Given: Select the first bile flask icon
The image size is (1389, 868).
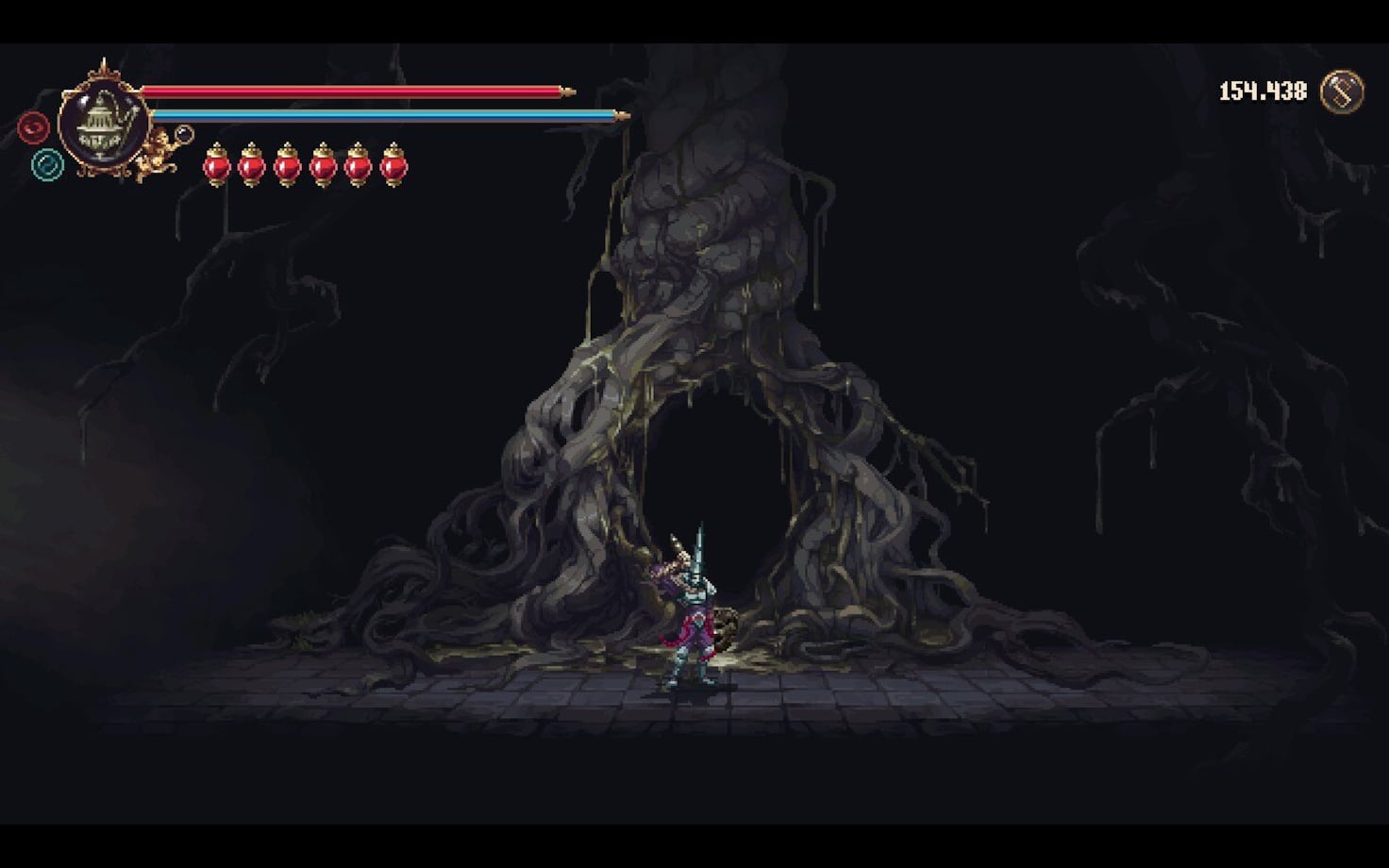Looking at the screenshot, I should point(217,168).
